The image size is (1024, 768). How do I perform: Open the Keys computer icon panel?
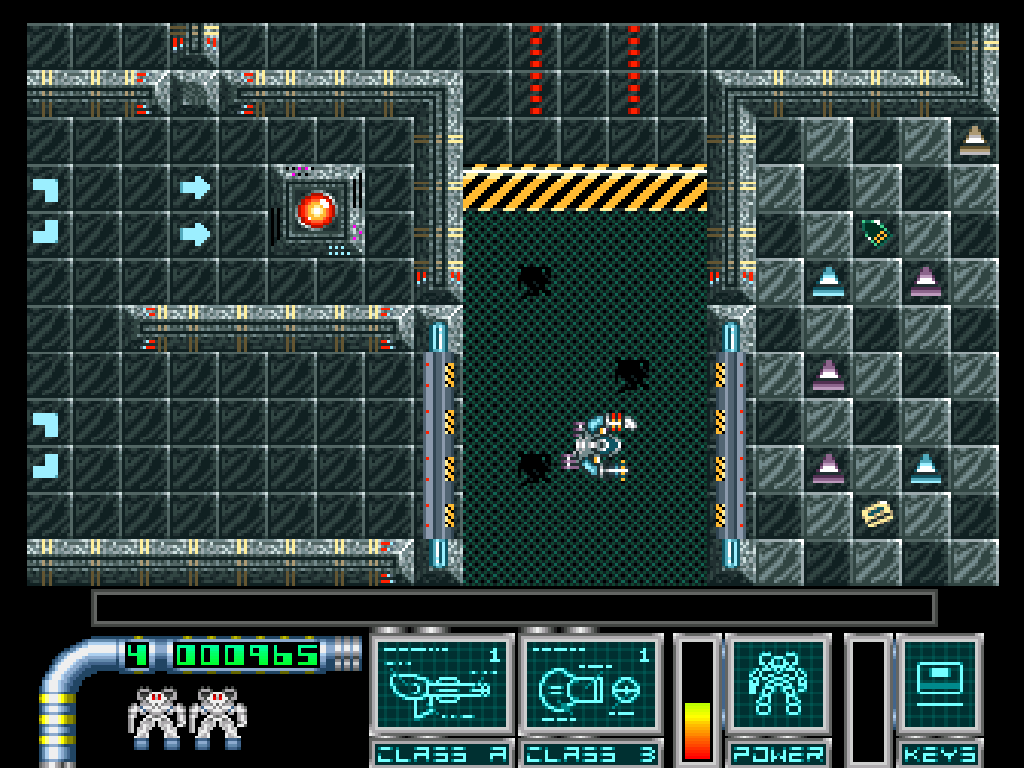pos(939,684)
